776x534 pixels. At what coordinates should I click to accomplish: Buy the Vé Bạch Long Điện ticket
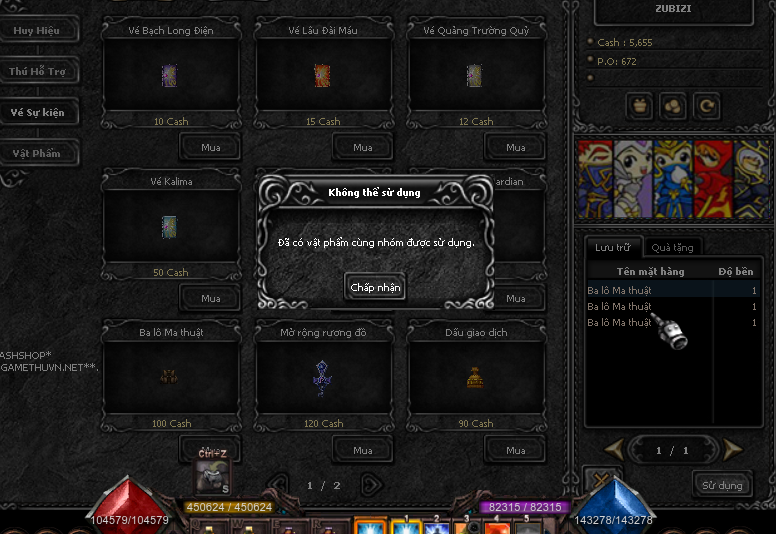(x=210, y=147)
